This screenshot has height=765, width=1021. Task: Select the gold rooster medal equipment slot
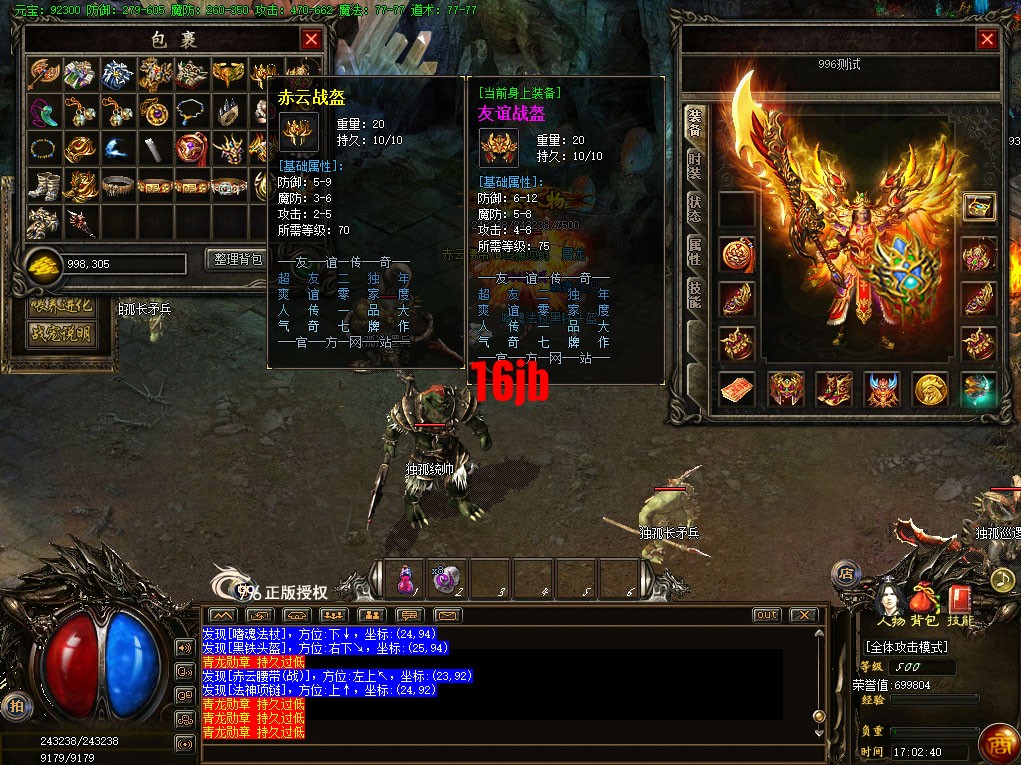point(930,389)
